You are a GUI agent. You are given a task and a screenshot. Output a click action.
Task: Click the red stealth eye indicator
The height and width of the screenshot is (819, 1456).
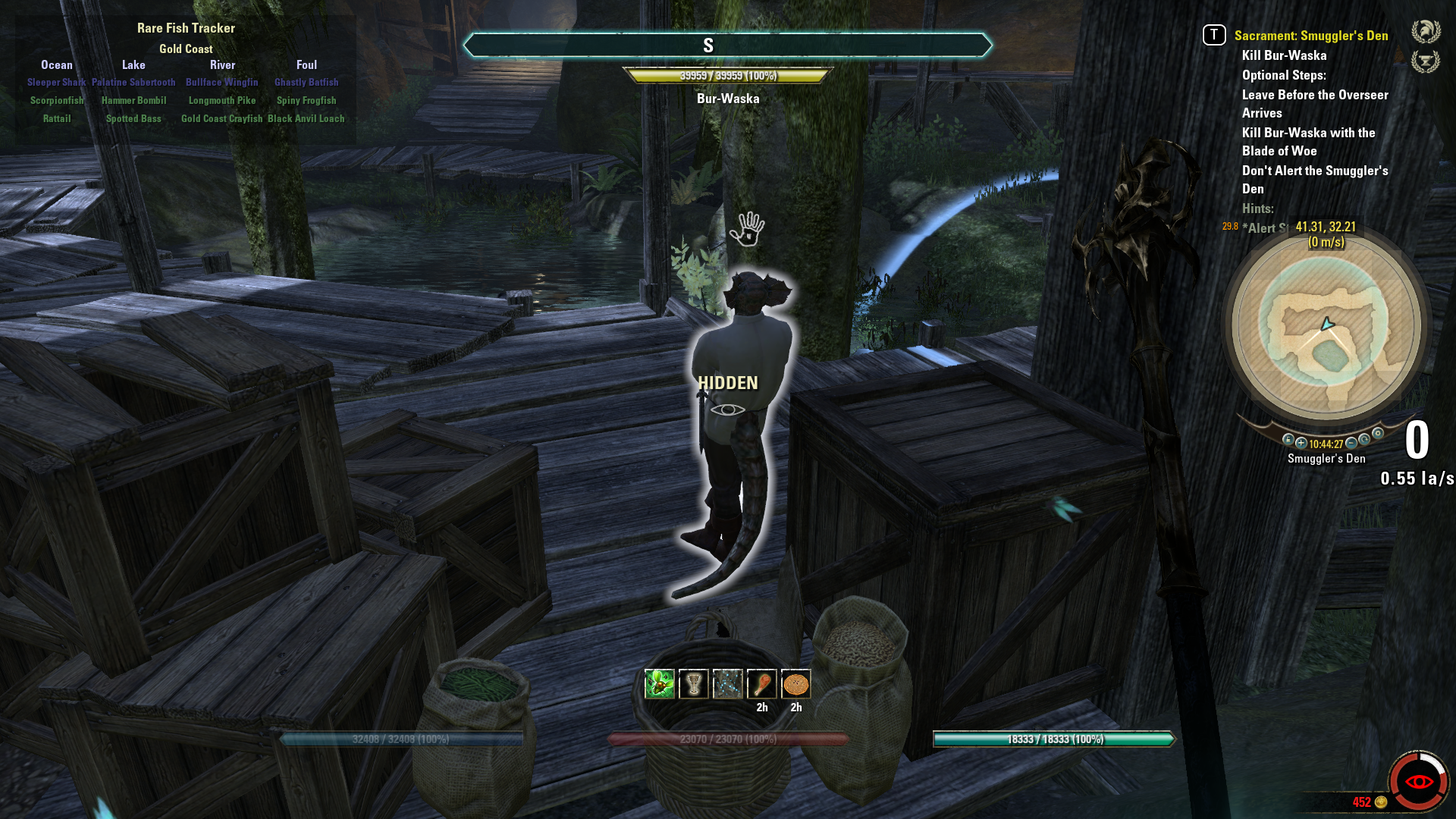(x=1418, y=782)
